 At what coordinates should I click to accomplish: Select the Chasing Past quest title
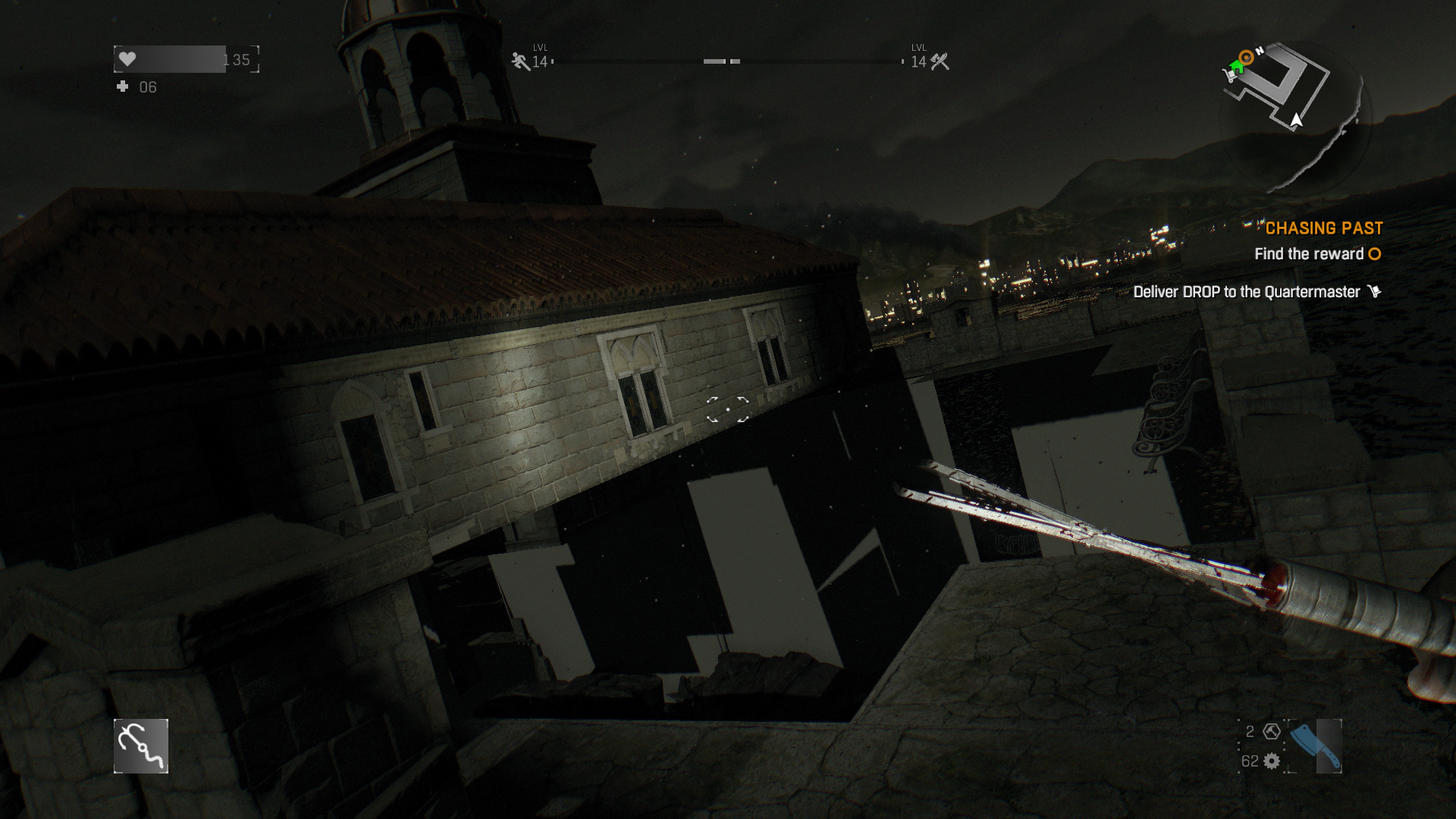1324,228
